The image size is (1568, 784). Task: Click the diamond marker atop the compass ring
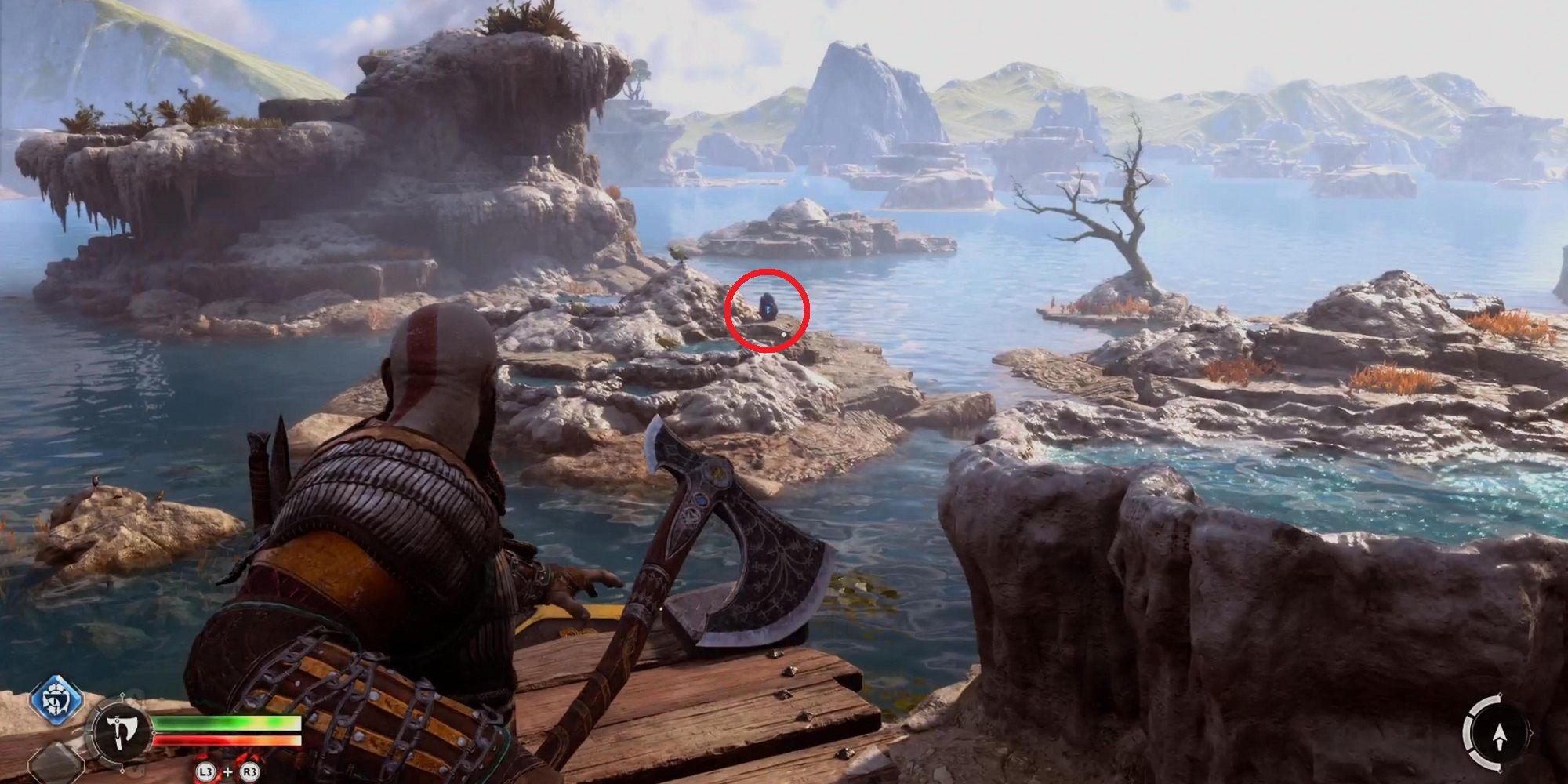pos(1501,694)
